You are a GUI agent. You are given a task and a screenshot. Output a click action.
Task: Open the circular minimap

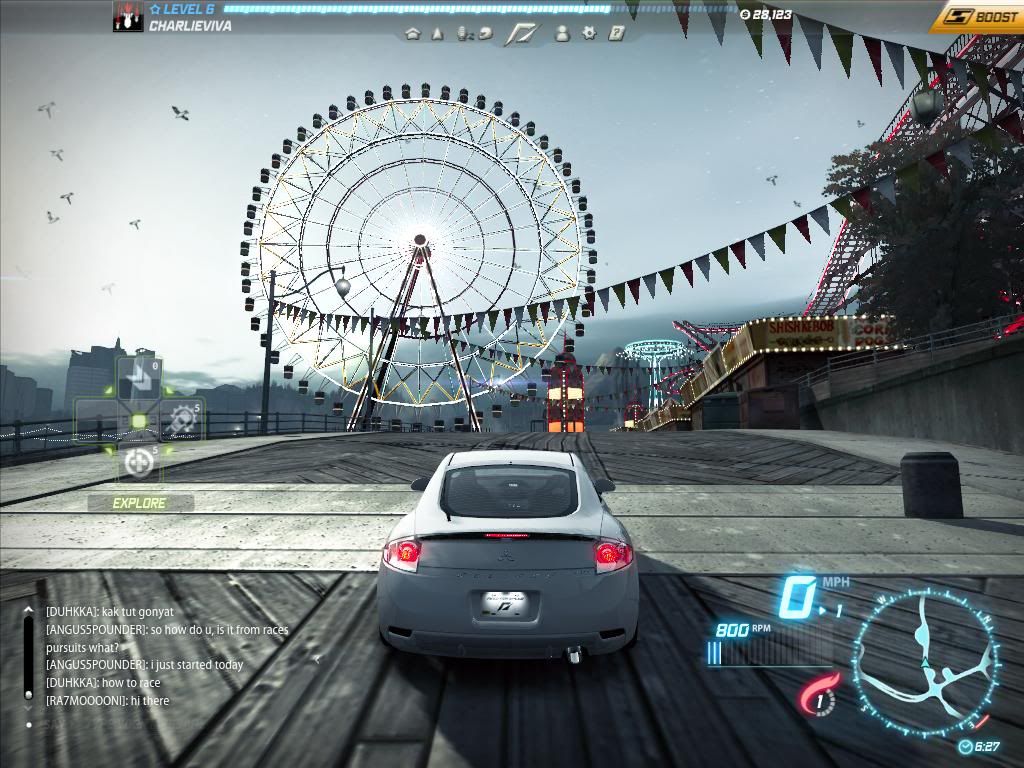tap(925, 660)
